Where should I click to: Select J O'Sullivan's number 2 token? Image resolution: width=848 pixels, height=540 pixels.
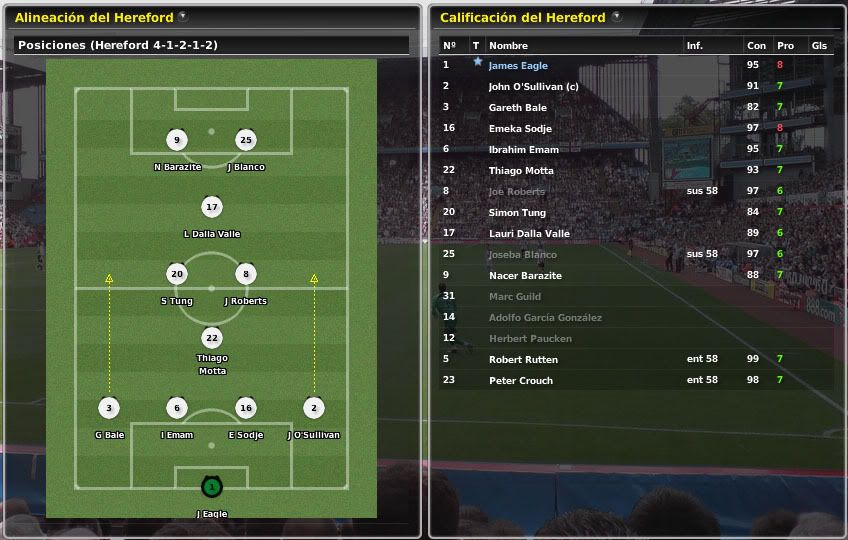pos(313,408)
